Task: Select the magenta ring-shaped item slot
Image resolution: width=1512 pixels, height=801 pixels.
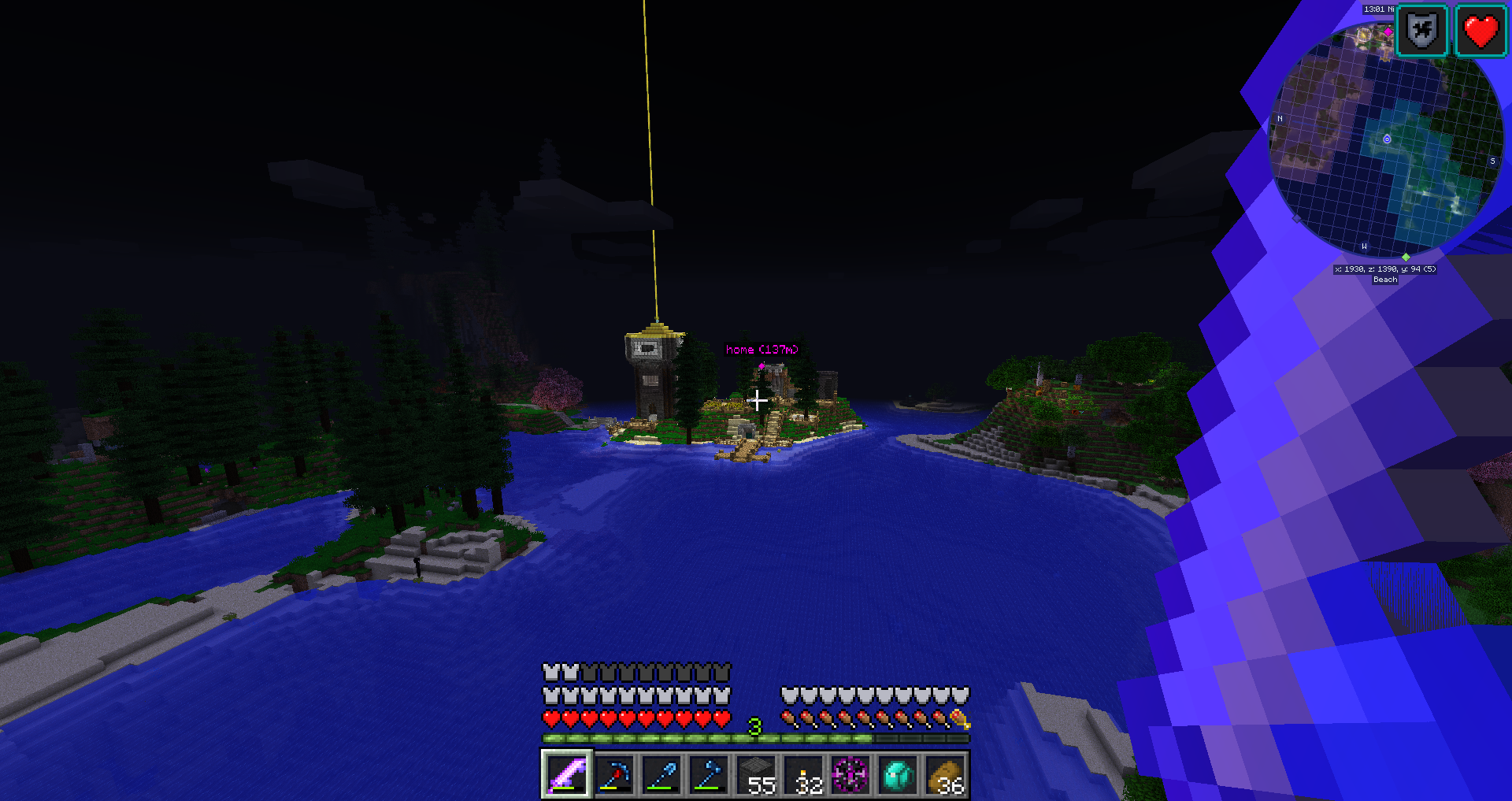Action: pyautogui.click(x=850, y=775)
